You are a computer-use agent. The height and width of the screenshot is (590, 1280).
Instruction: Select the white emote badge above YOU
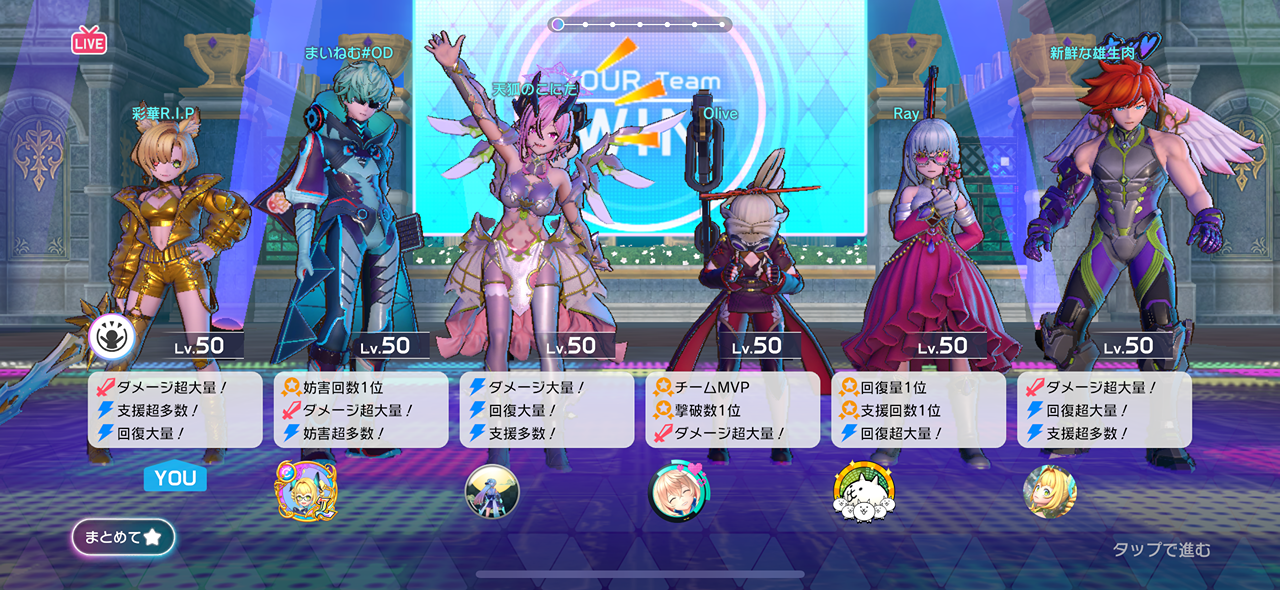[x=112, y=337]
